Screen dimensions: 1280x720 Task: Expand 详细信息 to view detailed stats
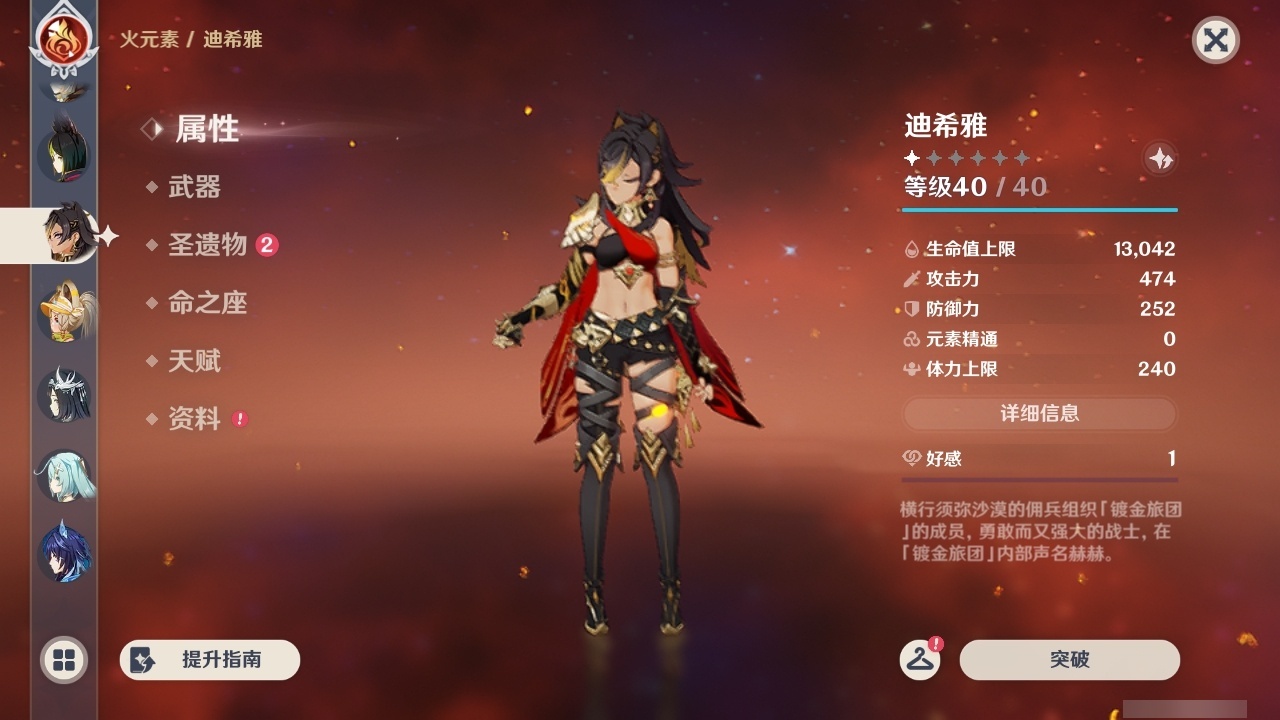click(1040, 414)
